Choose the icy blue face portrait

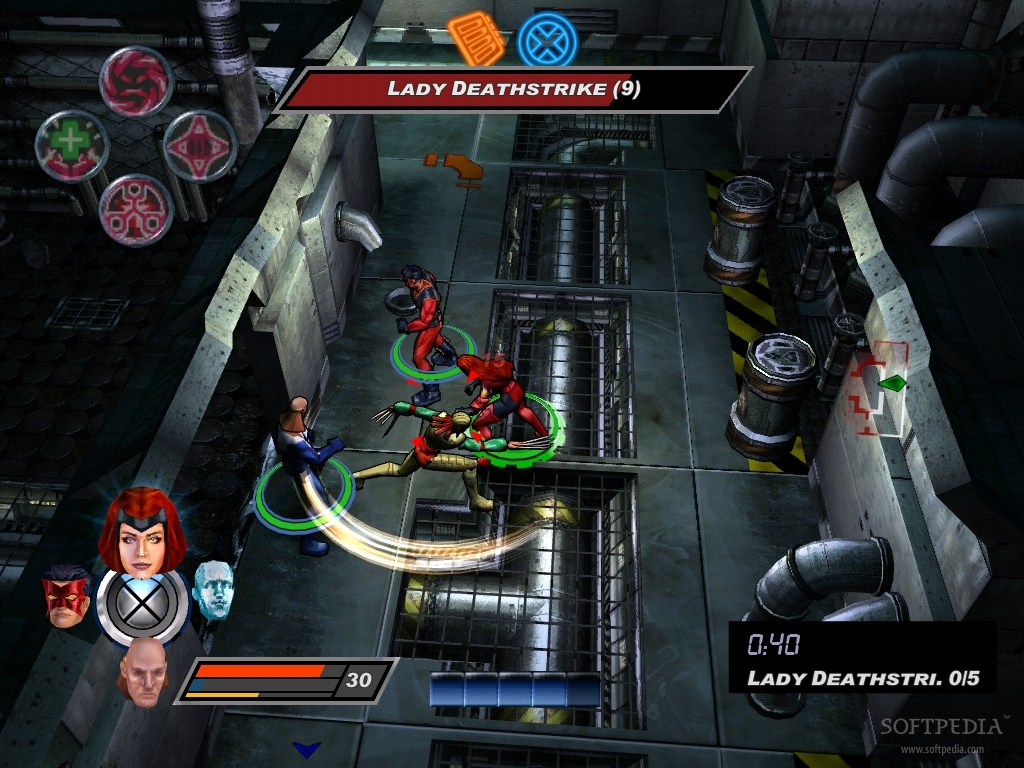tap(212, 588)
